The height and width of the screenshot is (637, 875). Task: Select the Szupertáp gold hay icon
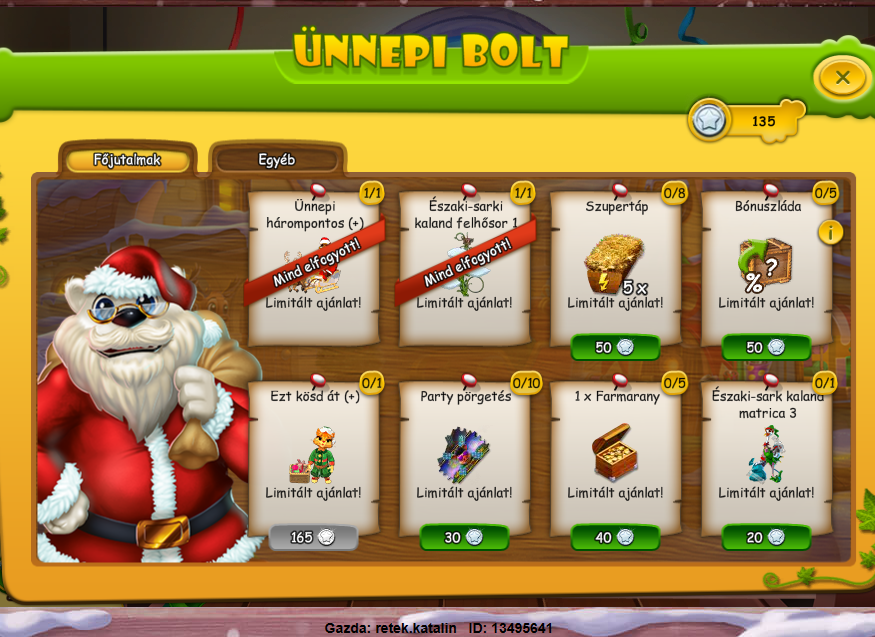point(612,264)
